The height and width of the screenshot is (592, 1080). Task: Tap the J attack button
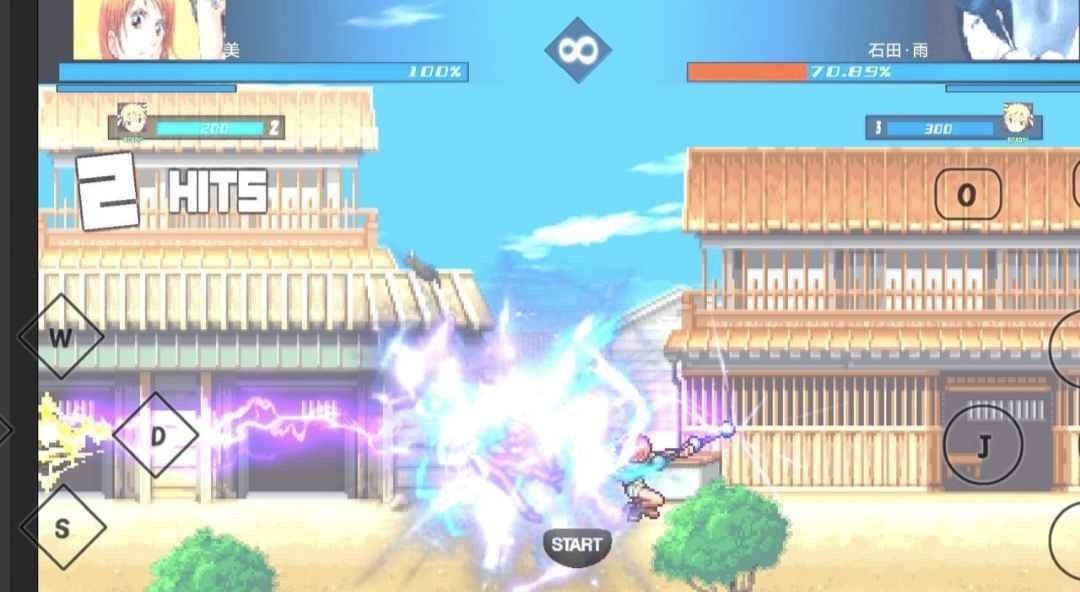tap(982, 447)
